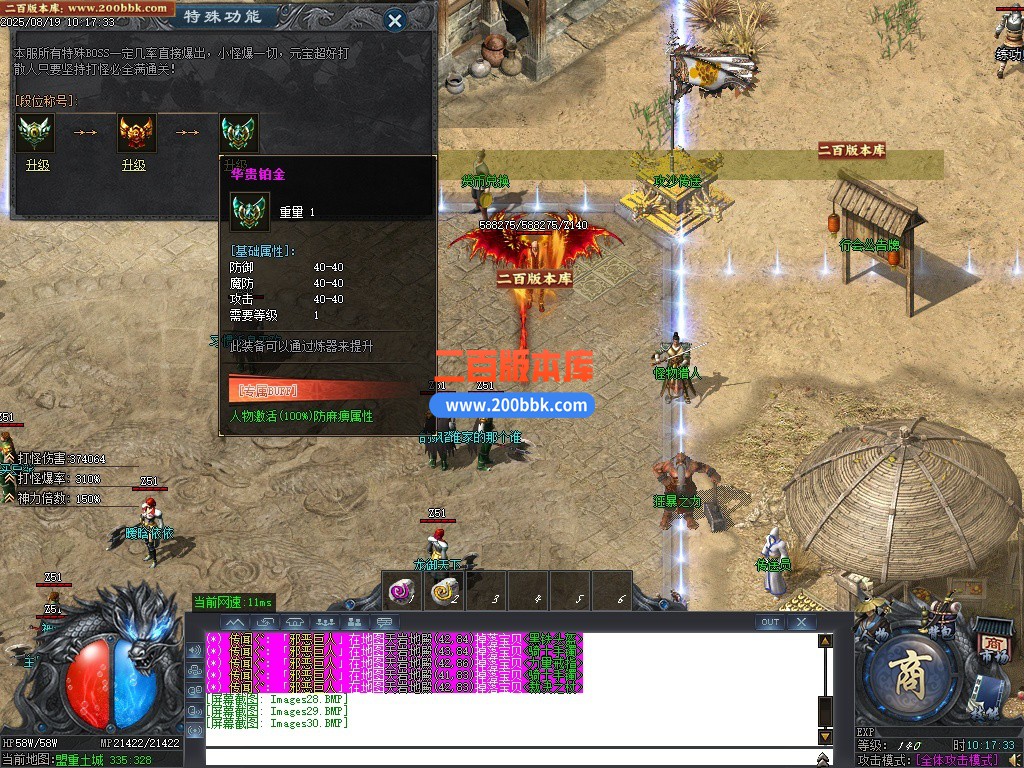Click the X button beside OUT
Viewport: 1024px width, 768px height.
(801, 622)
